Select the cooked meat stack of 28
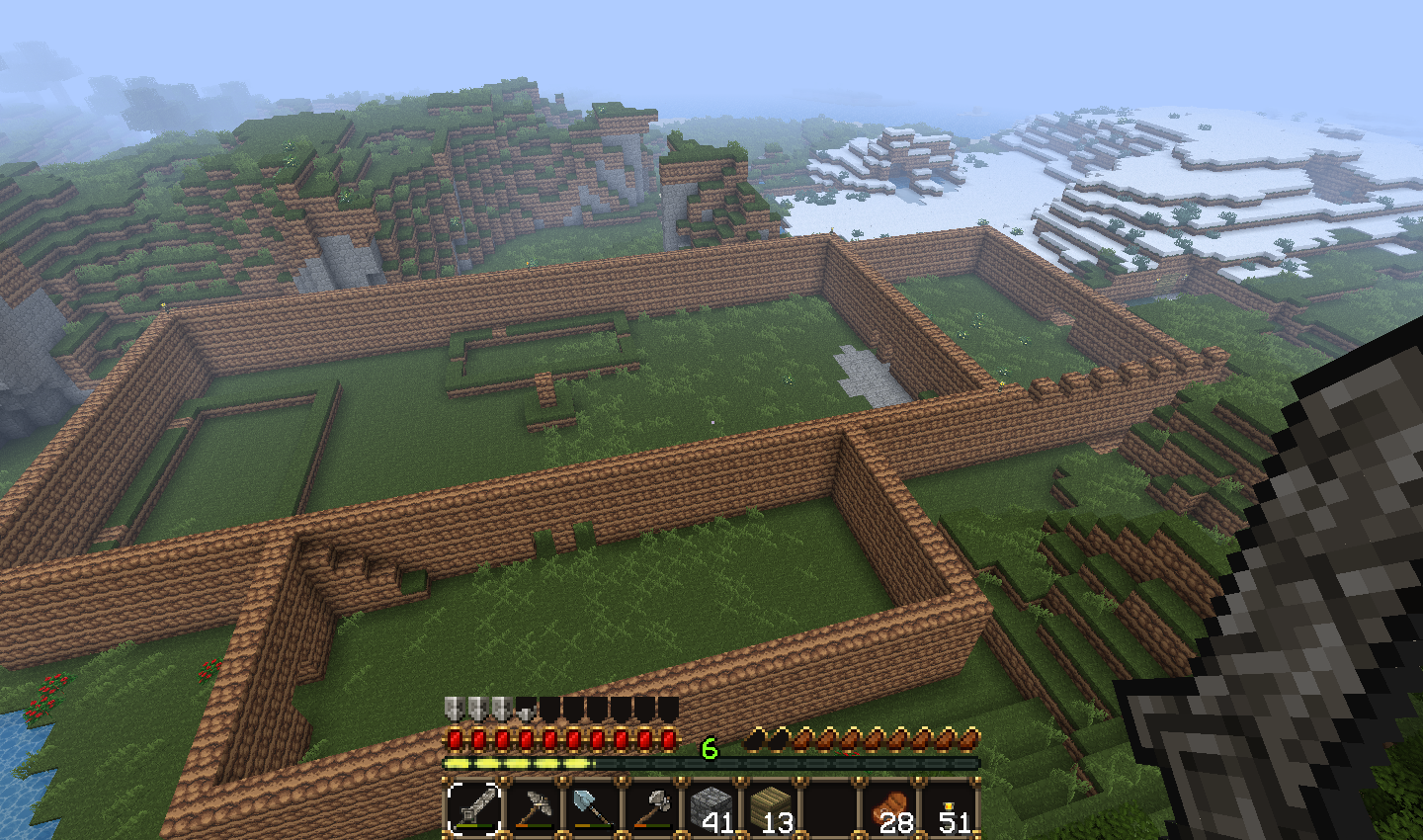This screenshot has width=1423, height=840. pos(890,808)
